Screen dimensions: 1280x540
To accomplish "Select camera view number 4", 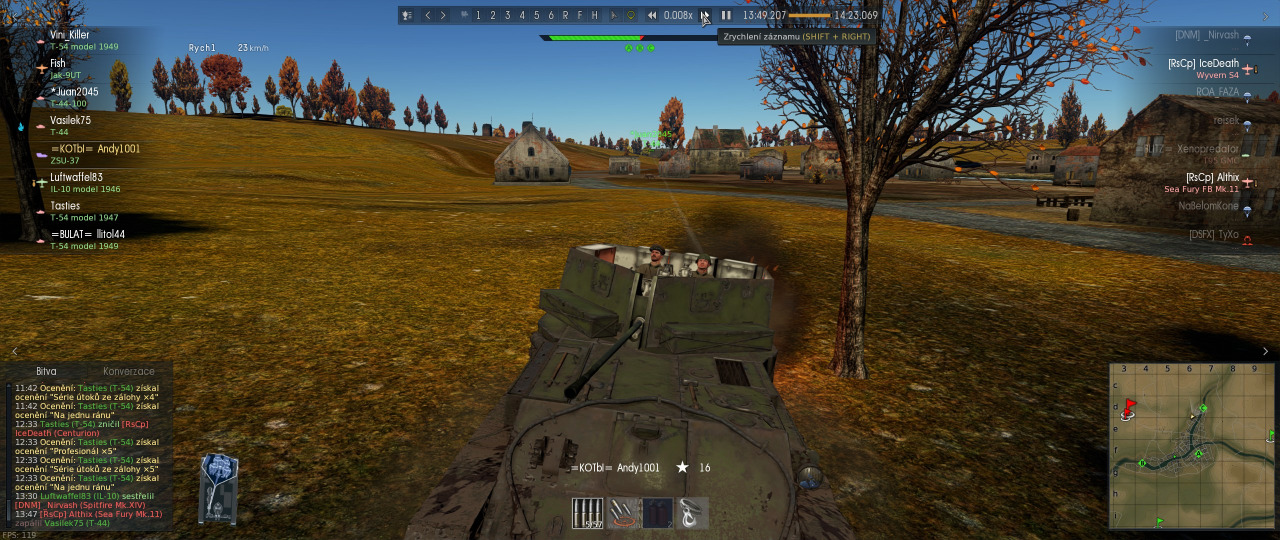I will tap(522, 15).
